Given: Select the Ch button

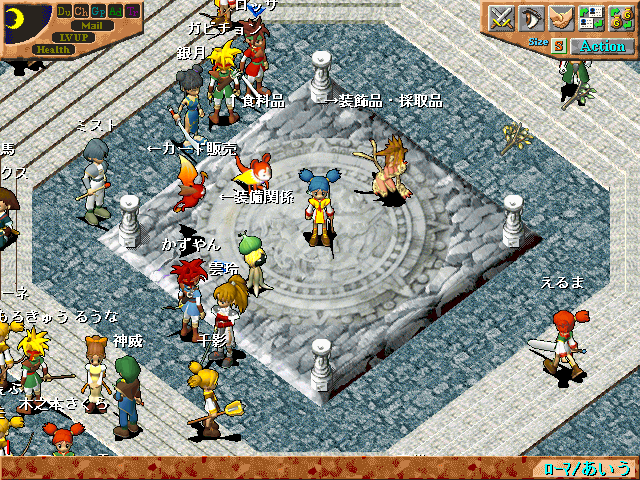Looking at the screenshot, I should [x=82, y=11].
